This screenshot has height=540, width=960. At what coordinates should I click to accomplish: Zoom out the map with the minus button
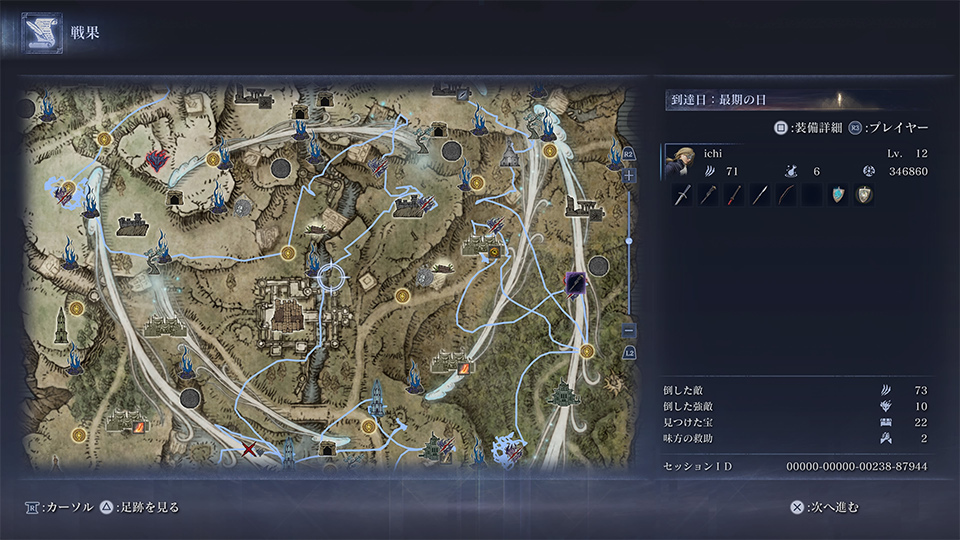click(629, 331)
